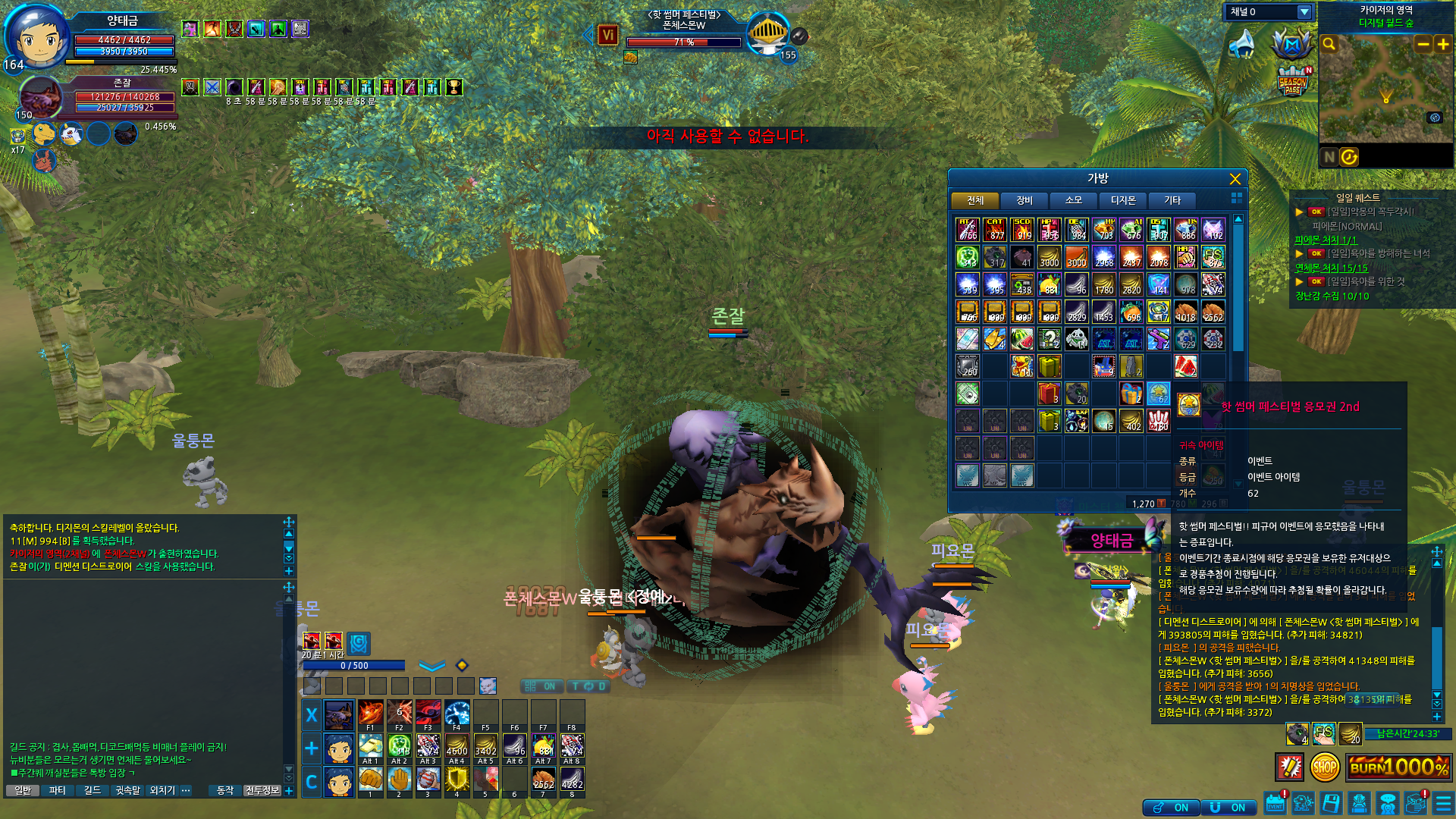Screen dimensions: 1456x819
Task: Open the three-line main menu icon
Action: (x=1443, y=804)
